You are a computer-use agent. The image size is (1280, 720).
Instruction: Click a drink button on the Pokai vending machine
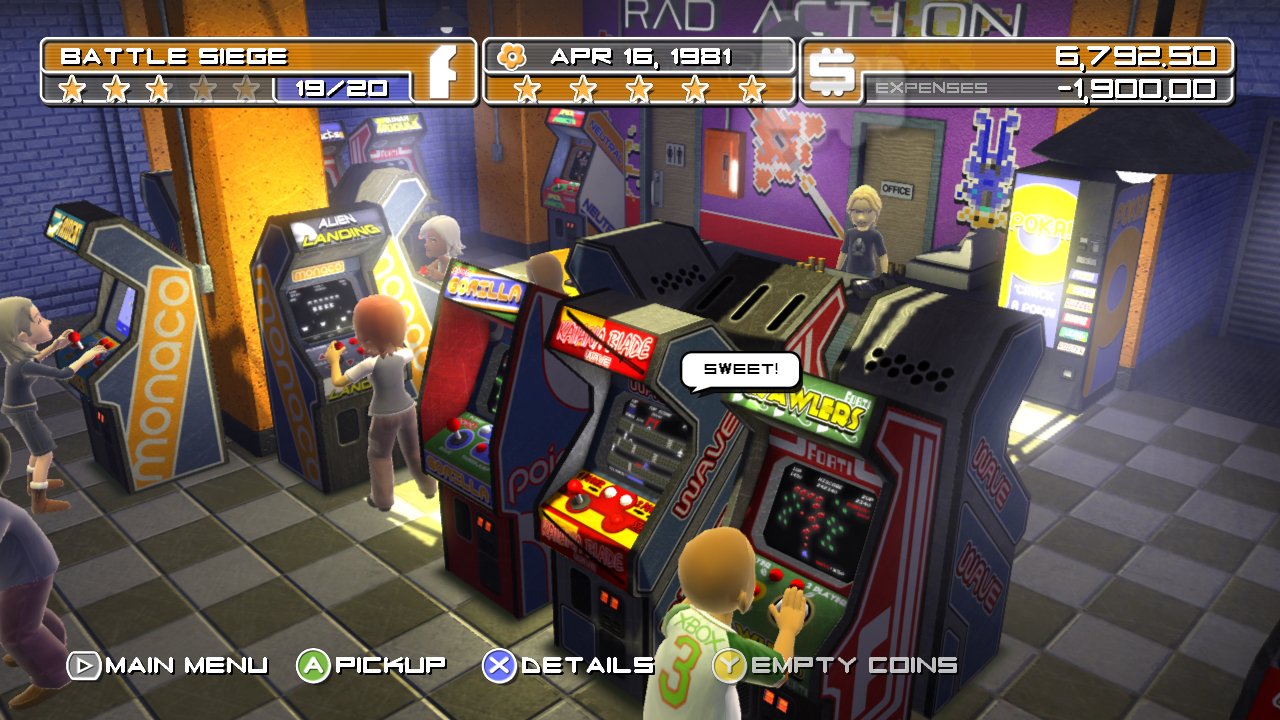click(x=1083, y=290)
